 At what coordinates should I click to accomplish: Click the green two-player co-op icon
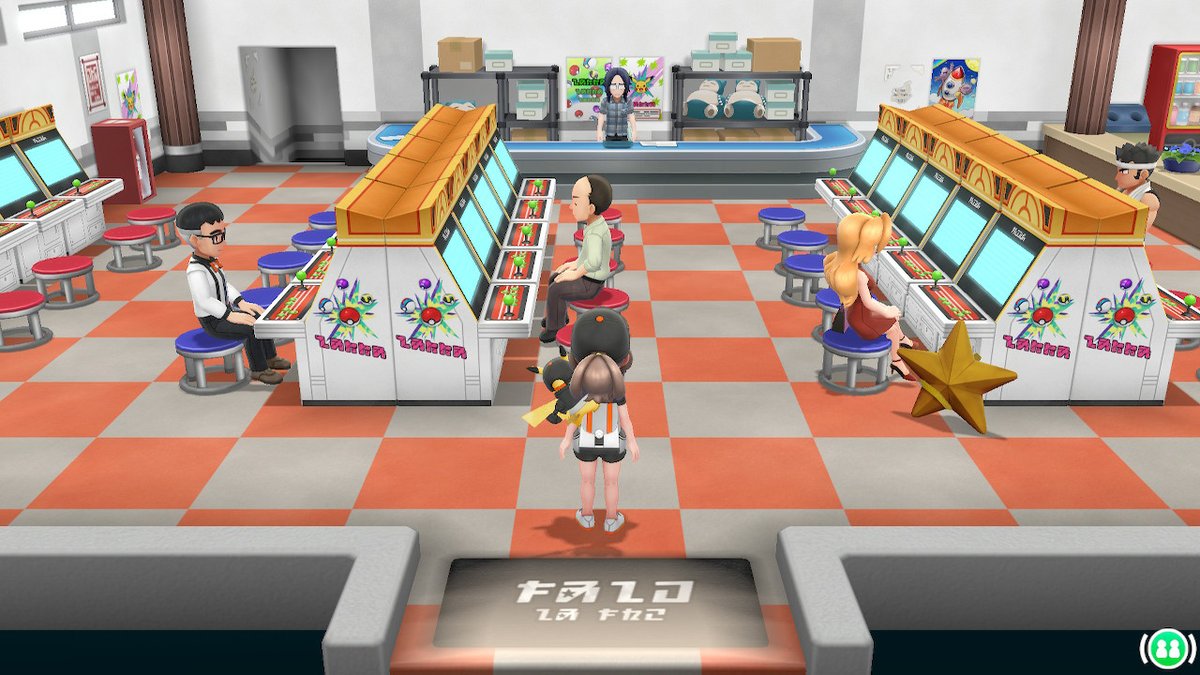click(x=1163, y=648)
